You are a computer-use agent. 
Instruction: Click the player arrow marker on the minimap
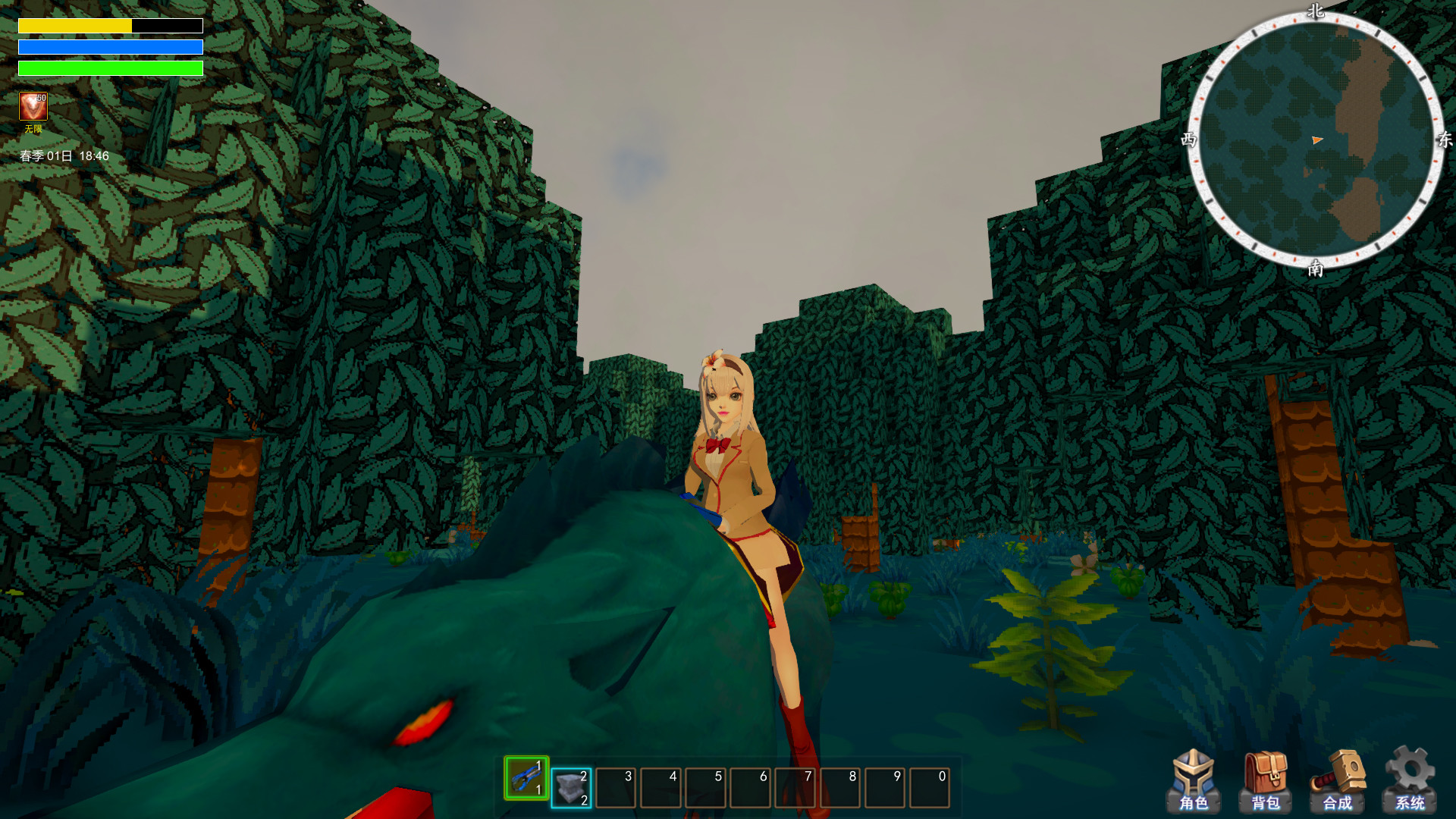1317,140
